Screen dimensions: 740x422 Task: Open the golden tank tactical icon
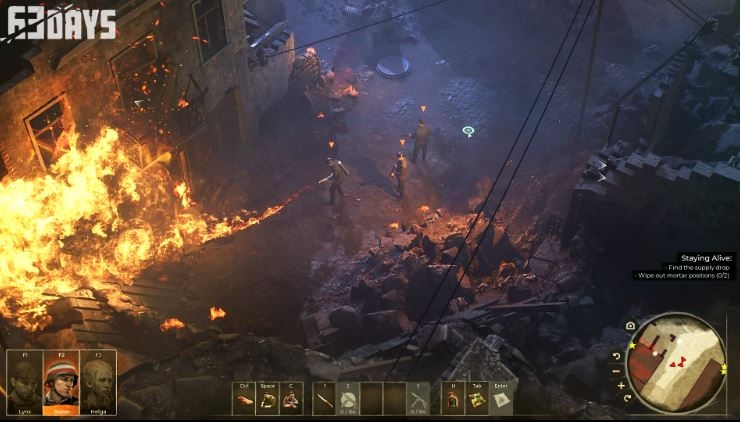click(x=478, y=400)
